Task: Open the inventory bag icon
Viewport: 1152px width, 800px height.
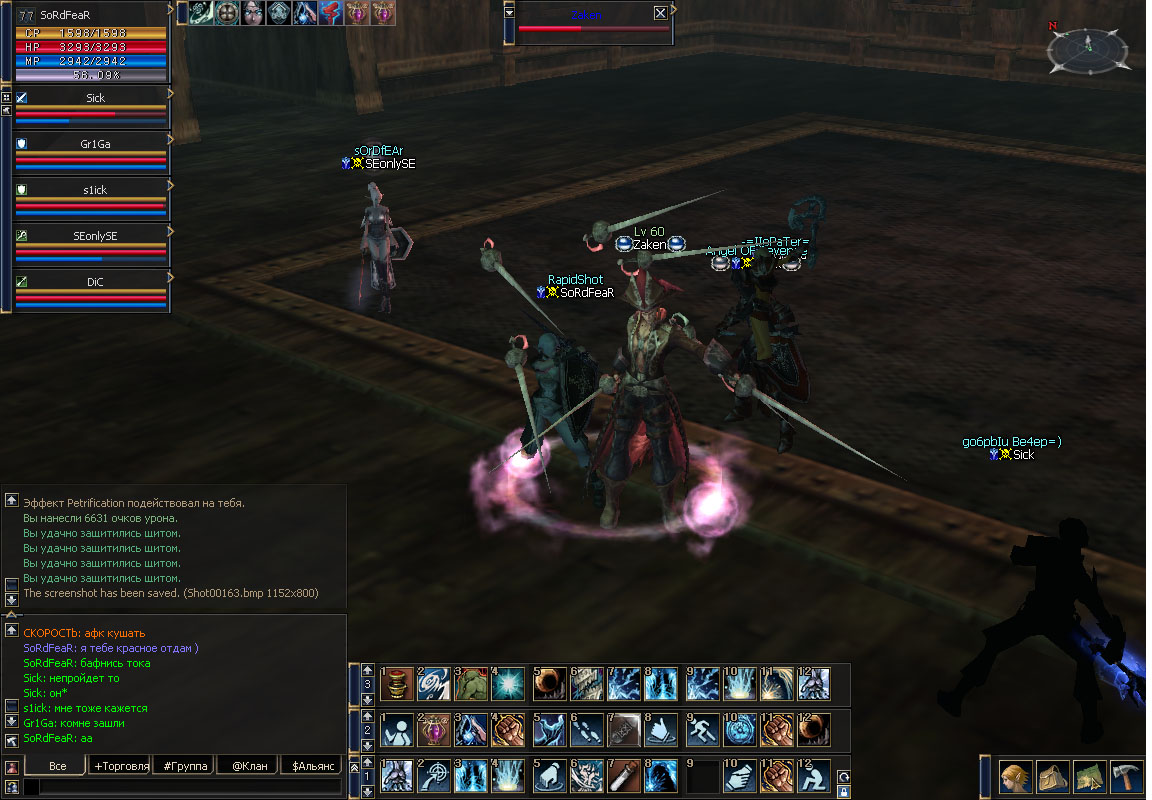Action: coord(1052,777)
